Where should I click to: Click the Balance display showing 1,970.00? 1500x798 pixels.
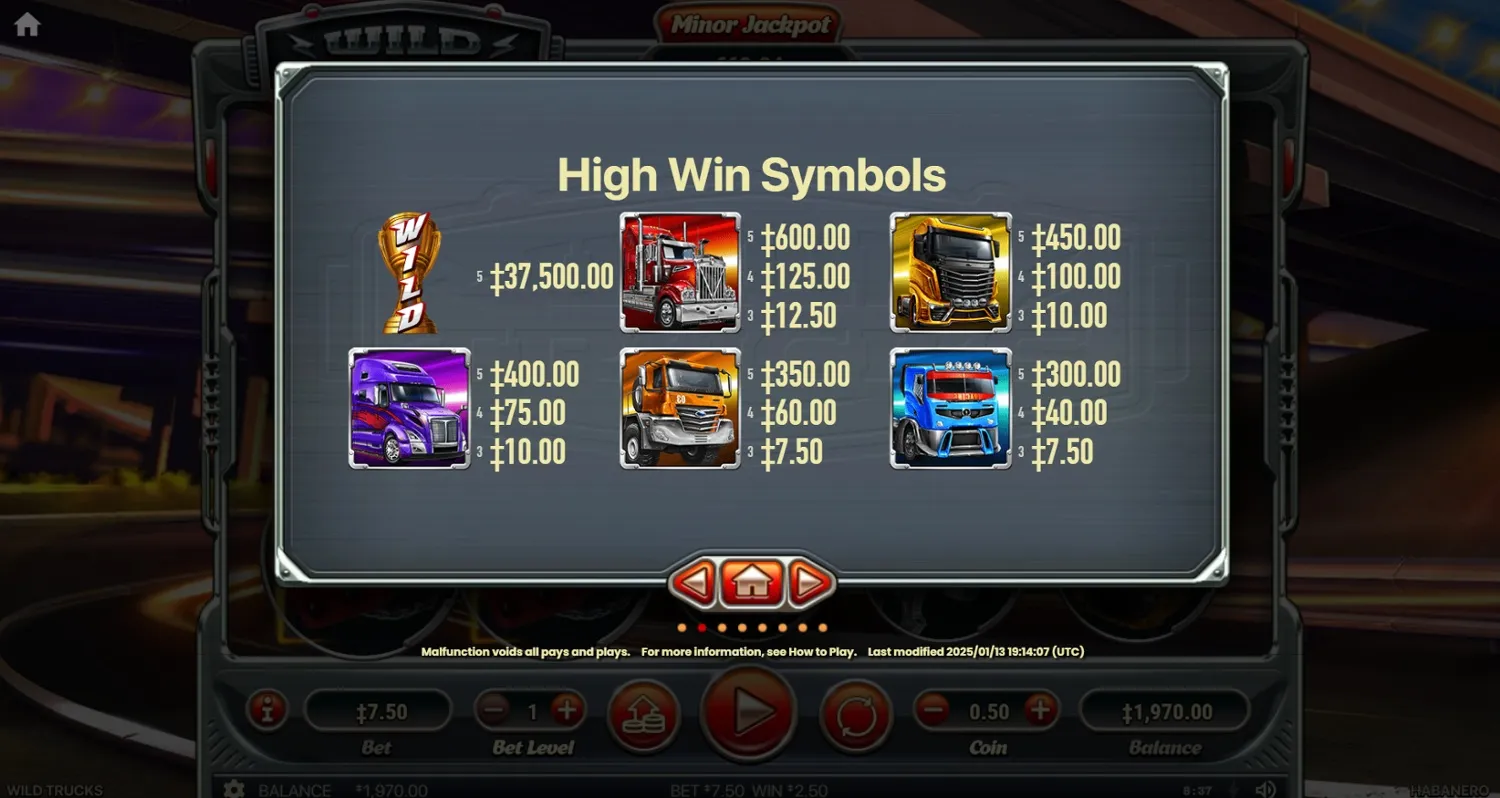pyautogui.click(x=1166, y=712)
